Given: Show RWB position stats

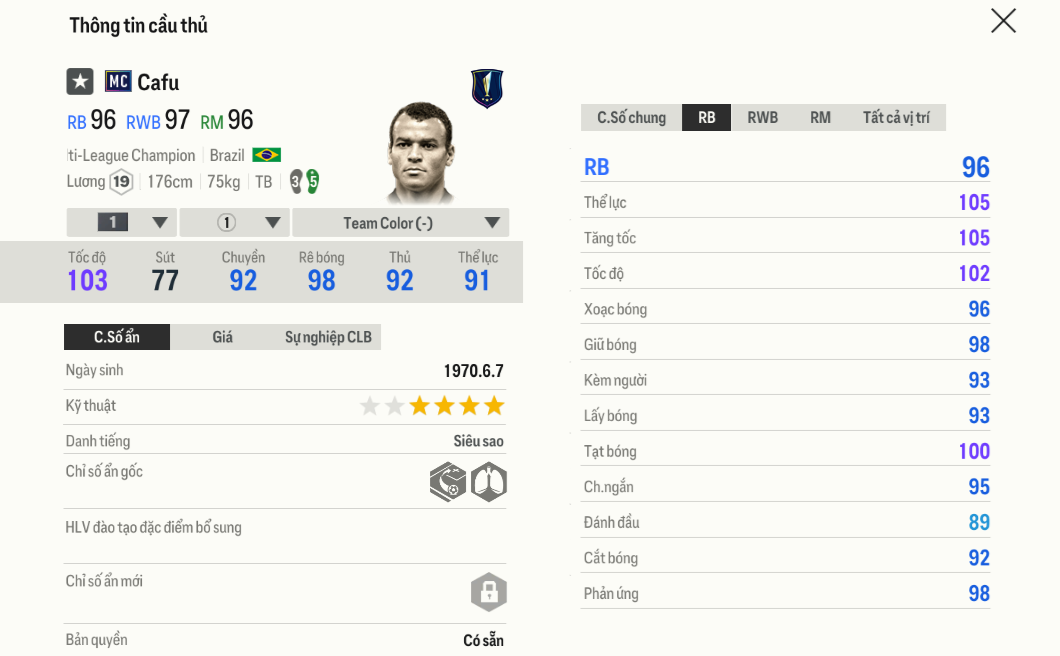Looking at the screenshot, I should (x=762, y=118).
